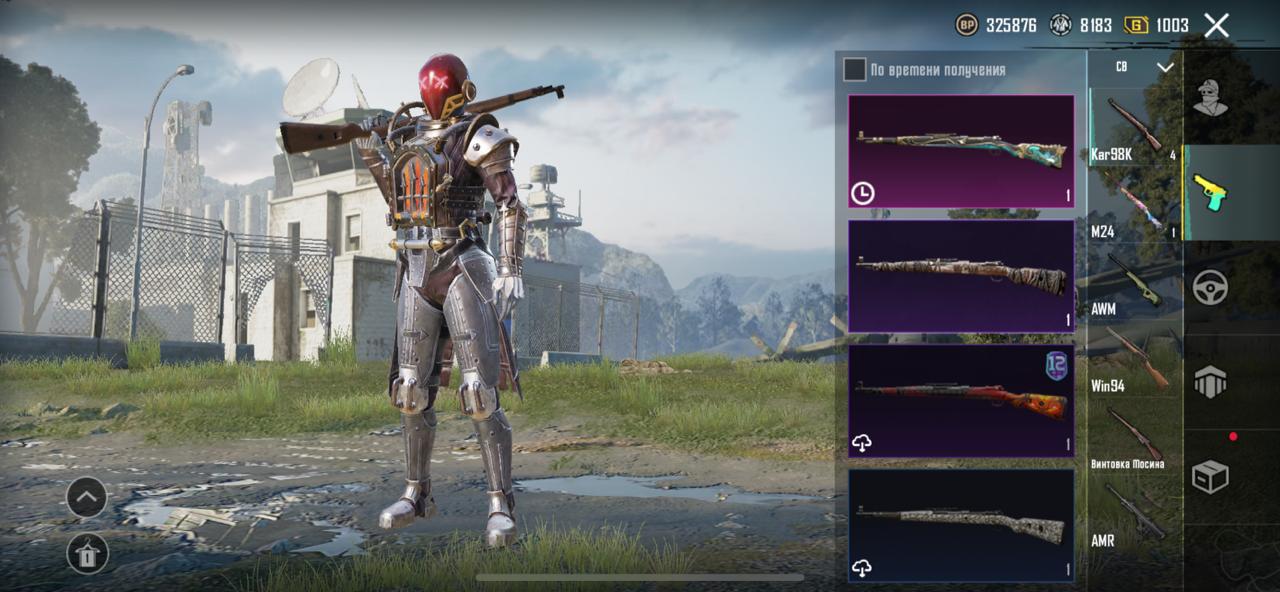Viewport: 1280px width, 592px height.
Task: Open the hexagon stack icon category
Action: click(1211, 382)
